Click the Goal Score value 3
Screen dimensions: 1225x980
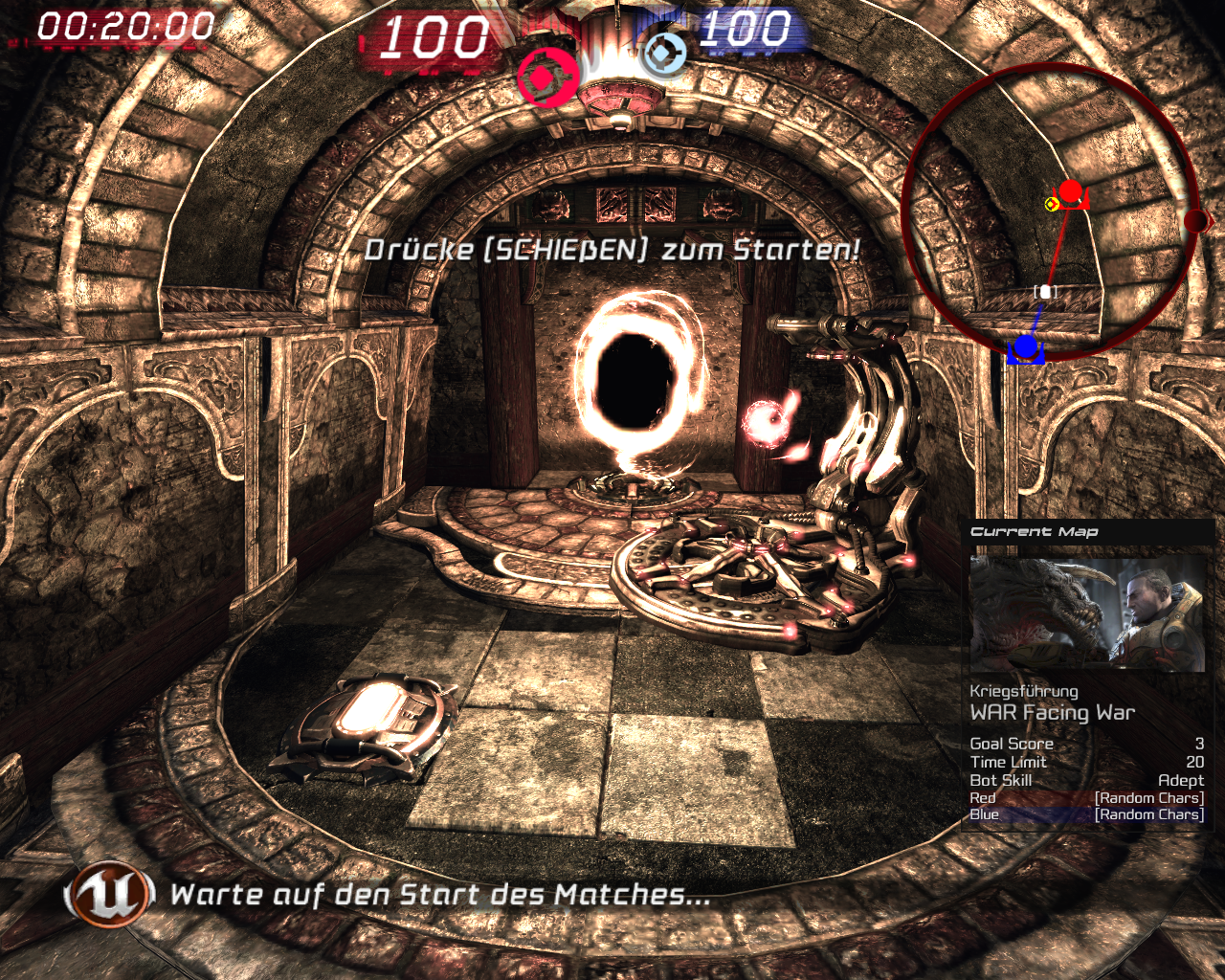[x=1198, y=744]
